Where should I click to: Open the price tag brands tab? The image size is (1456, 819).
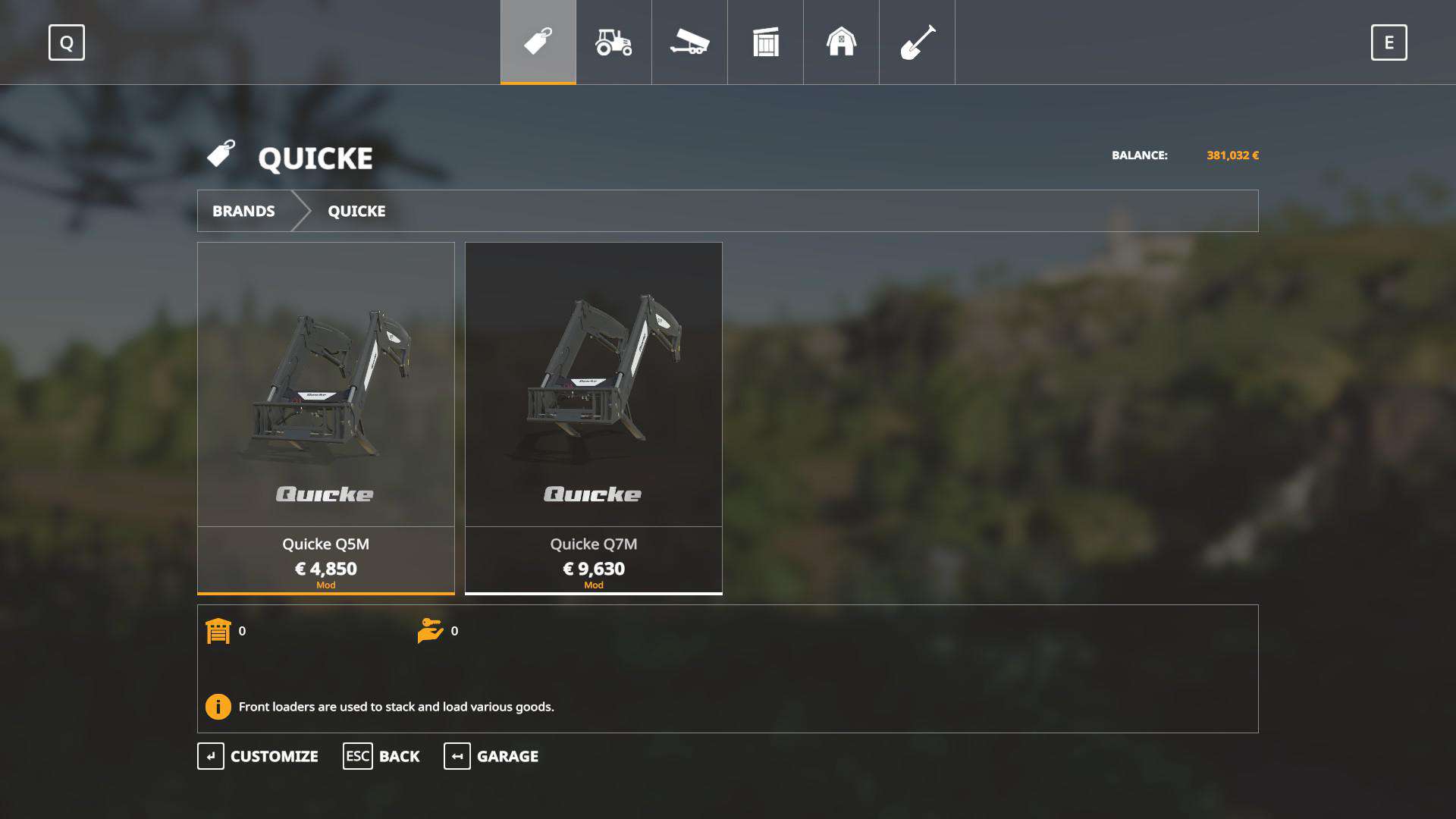tap(538, 42)
